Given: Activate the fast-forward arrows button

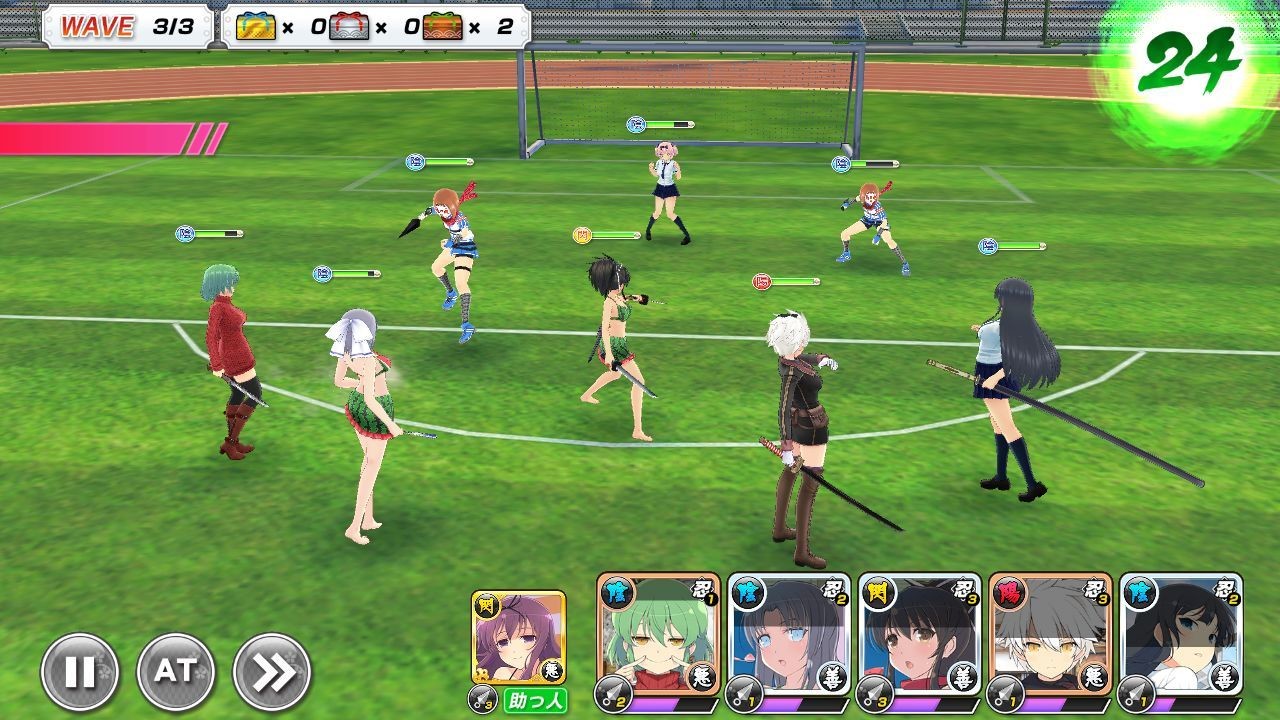Looking at the screenshot, I should 272,672.
